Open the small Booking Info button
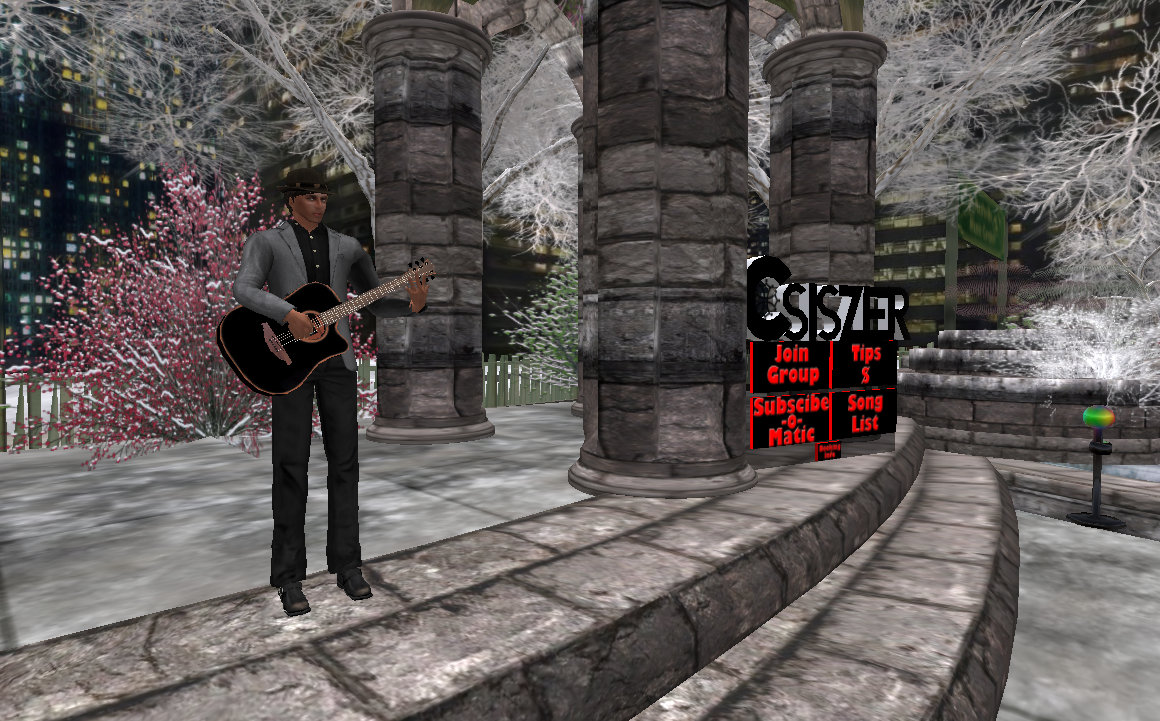1160x721 pixels. point(829,451)
